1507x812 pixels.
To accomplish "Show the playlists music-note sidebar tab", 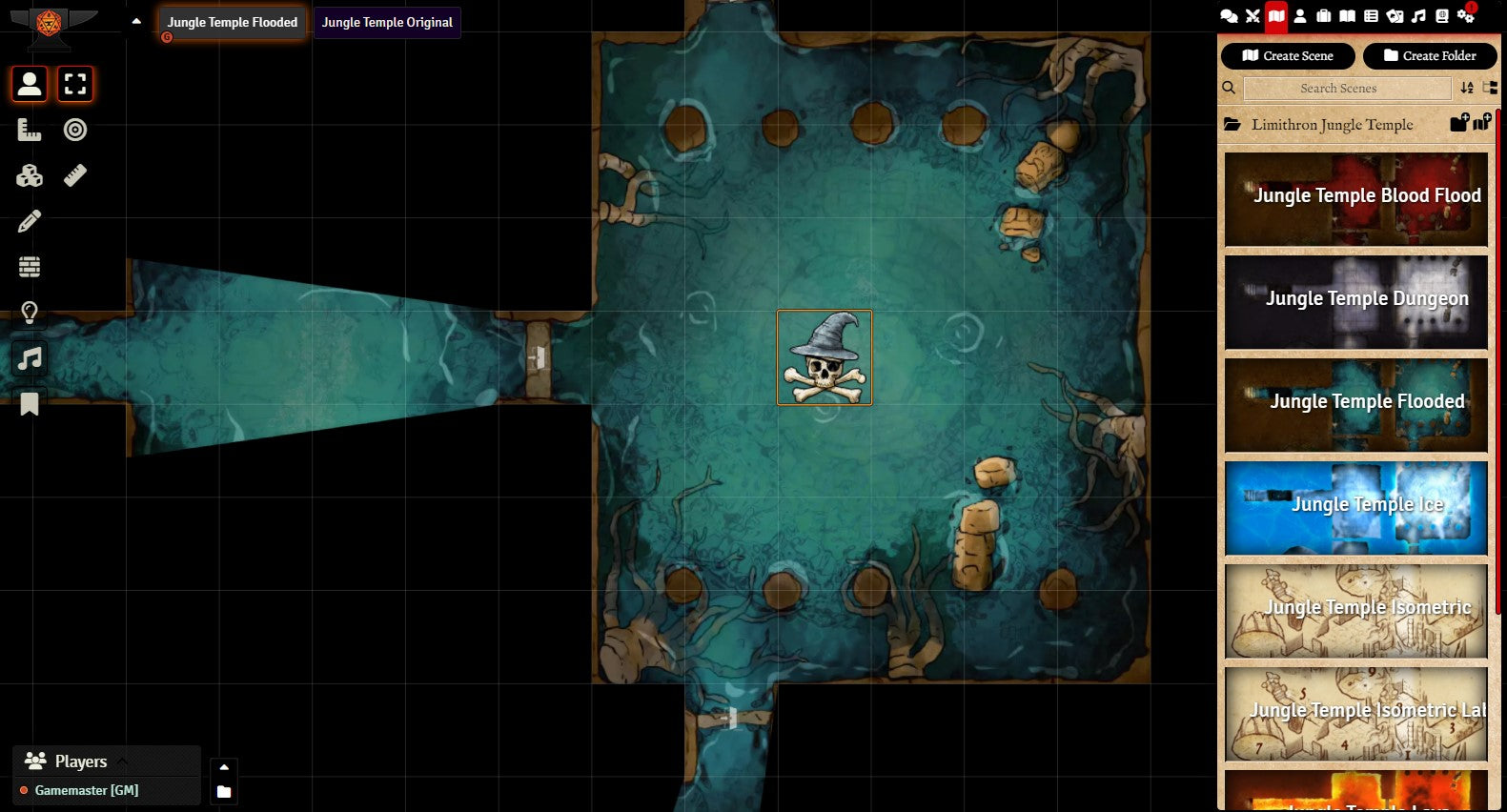I will click(x=1418, y=16).
